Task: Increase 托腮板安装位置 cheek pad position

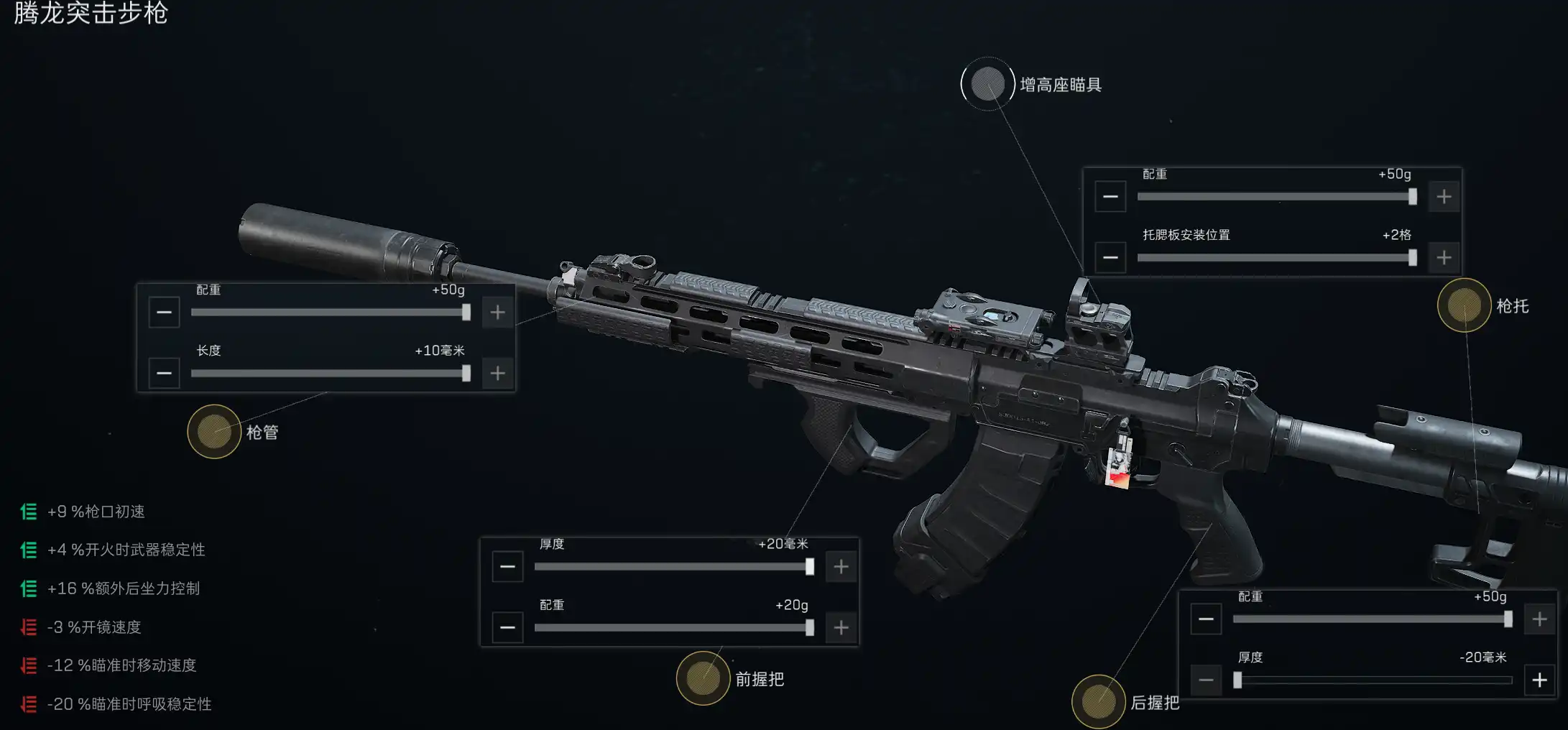Action: 1444,258
